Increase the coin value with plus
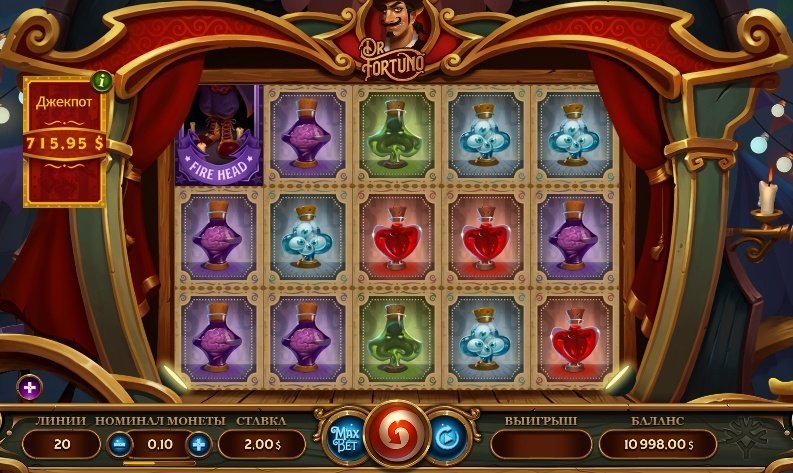Viewport: 793px width, 473px height. pyautogui.click(x=199, y=443)
